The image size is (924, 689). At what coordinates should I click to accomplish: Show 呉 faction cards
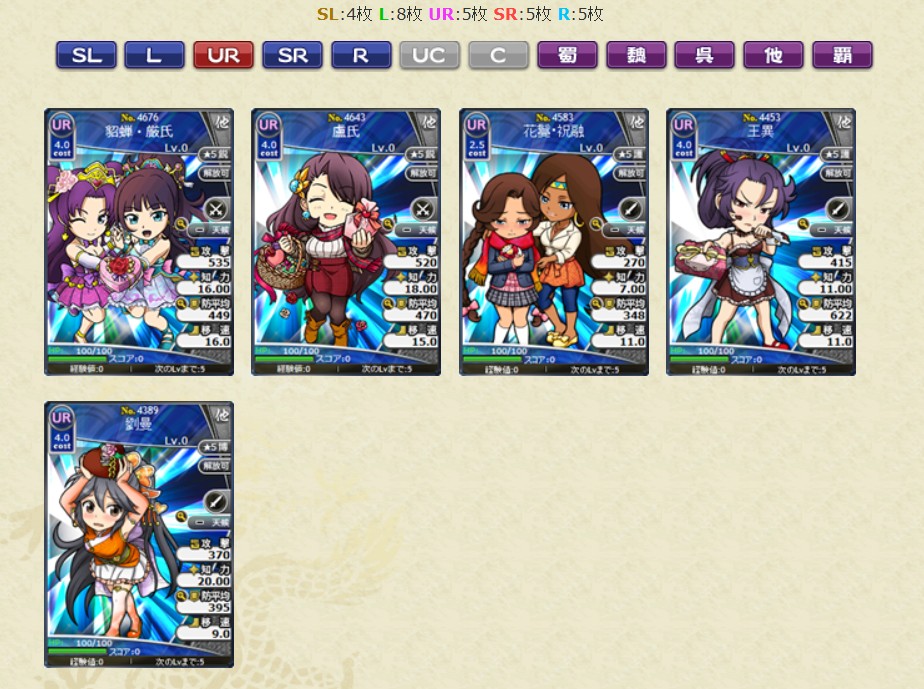pos(704,55)
